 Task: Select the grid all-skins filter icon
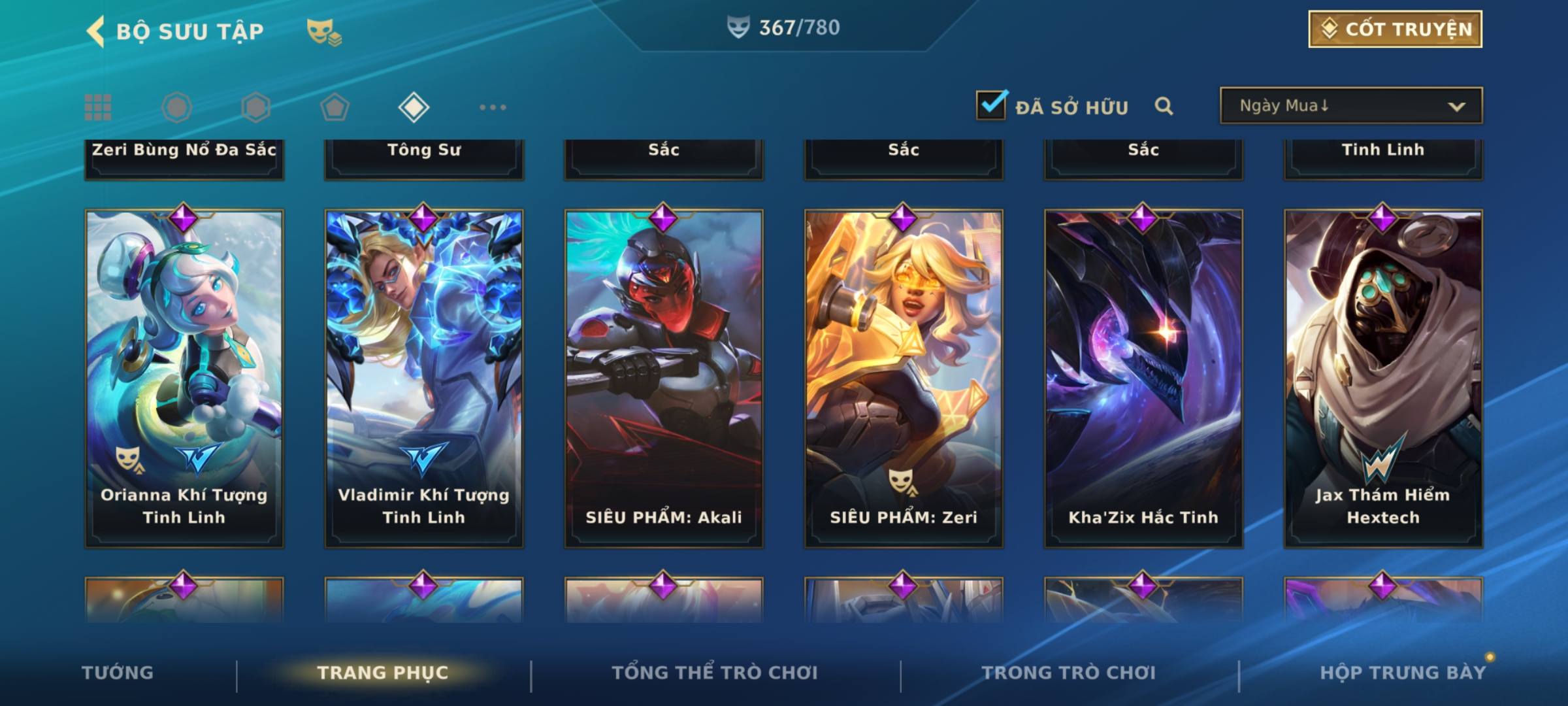coord(98,107)
